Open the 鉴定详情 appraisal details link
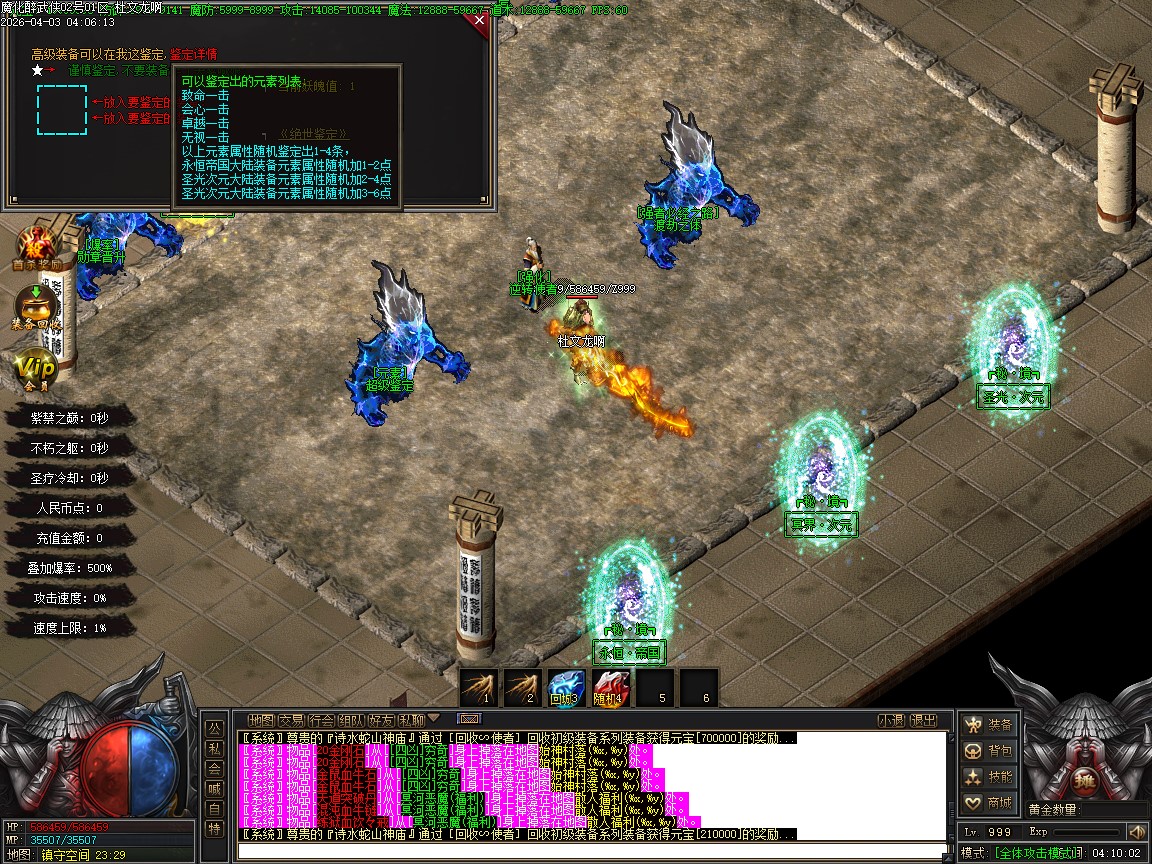This screenshot has width=1152, height=864. coord(193,54)
